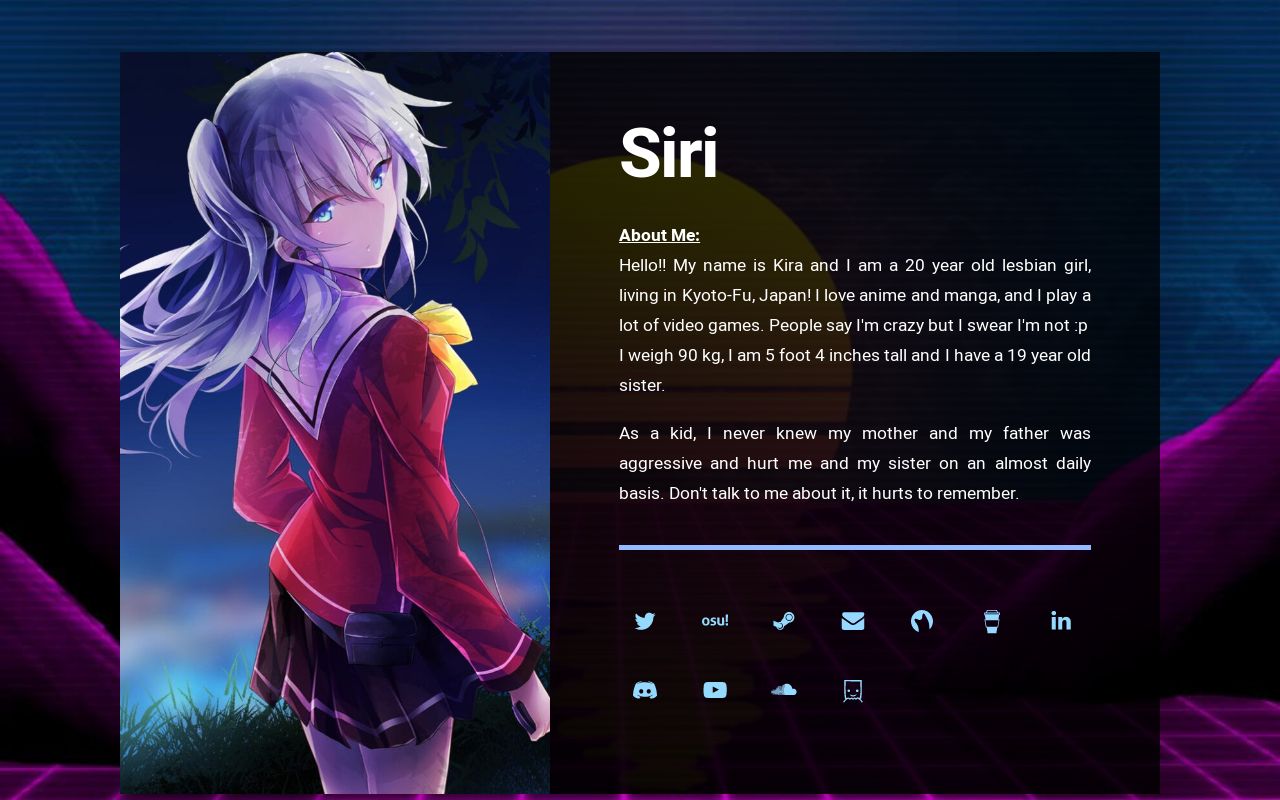Open the YouTube channel icon
Viewport: 1280px width, 800px height.
tap(715, 690)
